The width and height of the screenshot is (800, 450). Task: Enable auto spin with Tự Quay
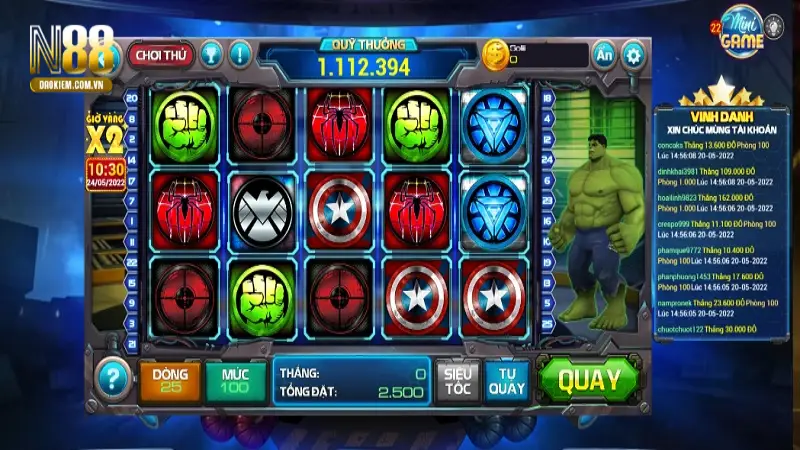[x=507, y=380]
